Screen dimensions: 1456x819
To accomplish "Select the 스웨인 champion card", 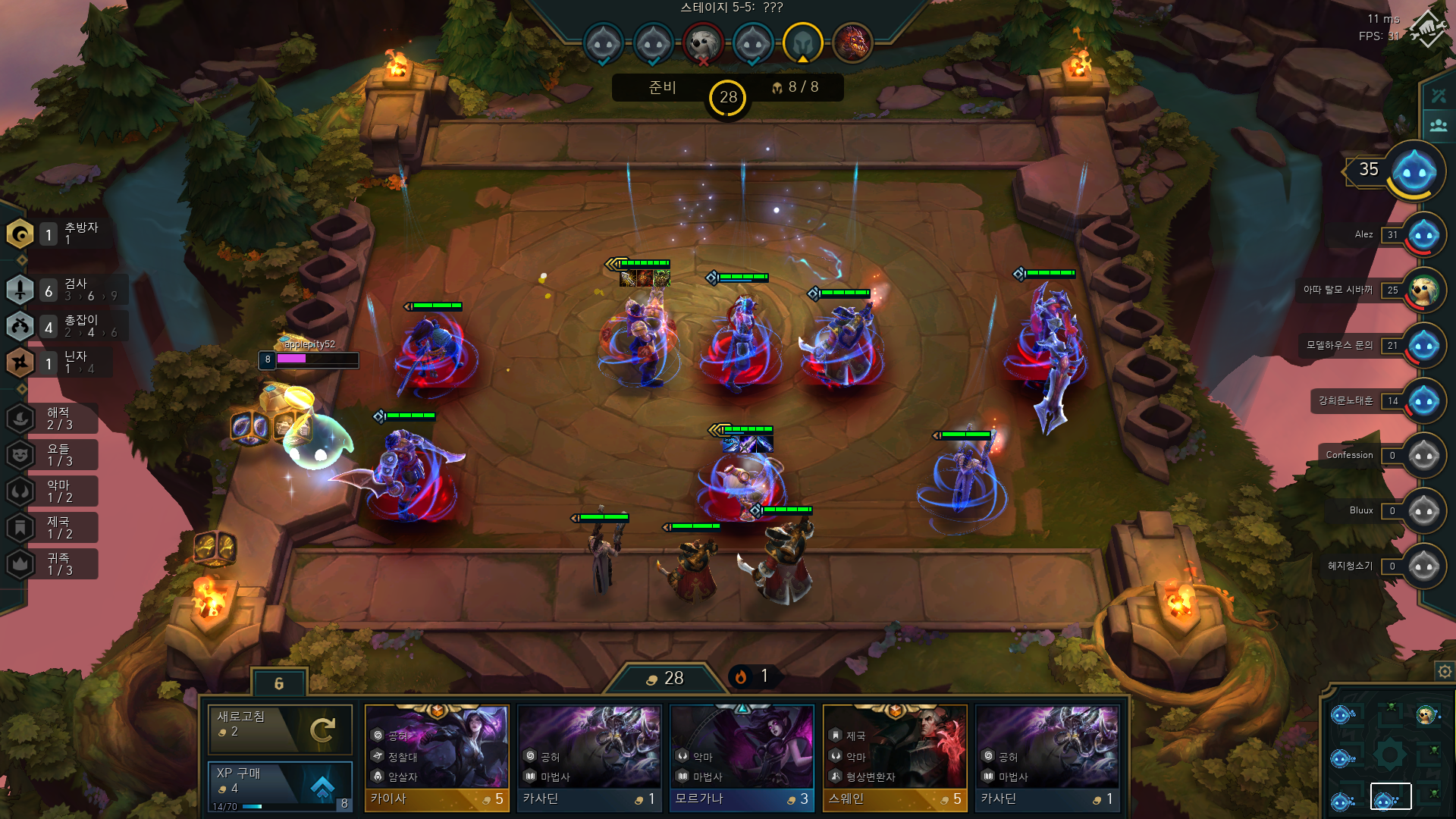I will click(895, 758).
